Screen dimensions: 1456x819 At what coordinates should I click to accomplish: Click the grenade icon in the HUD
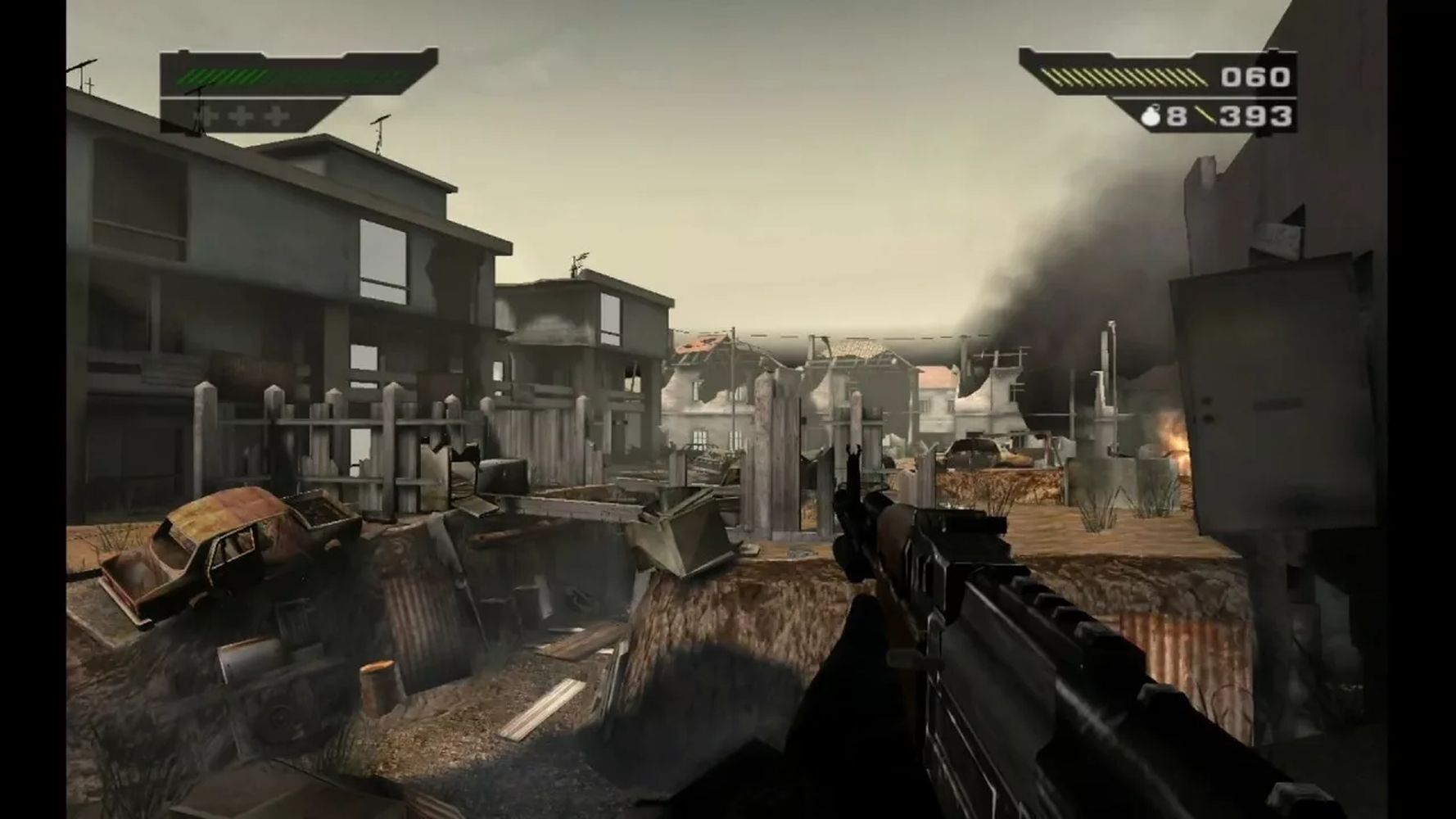coord(1150,117)
